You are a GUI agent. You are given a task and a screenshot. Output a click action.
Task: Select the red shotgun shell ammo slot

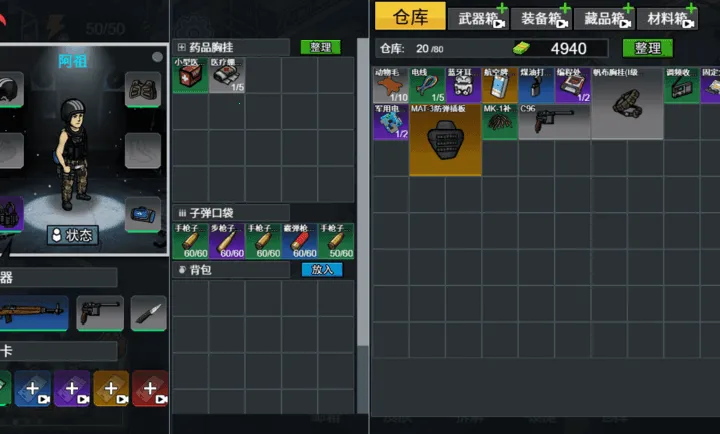[x=299, y=241]
